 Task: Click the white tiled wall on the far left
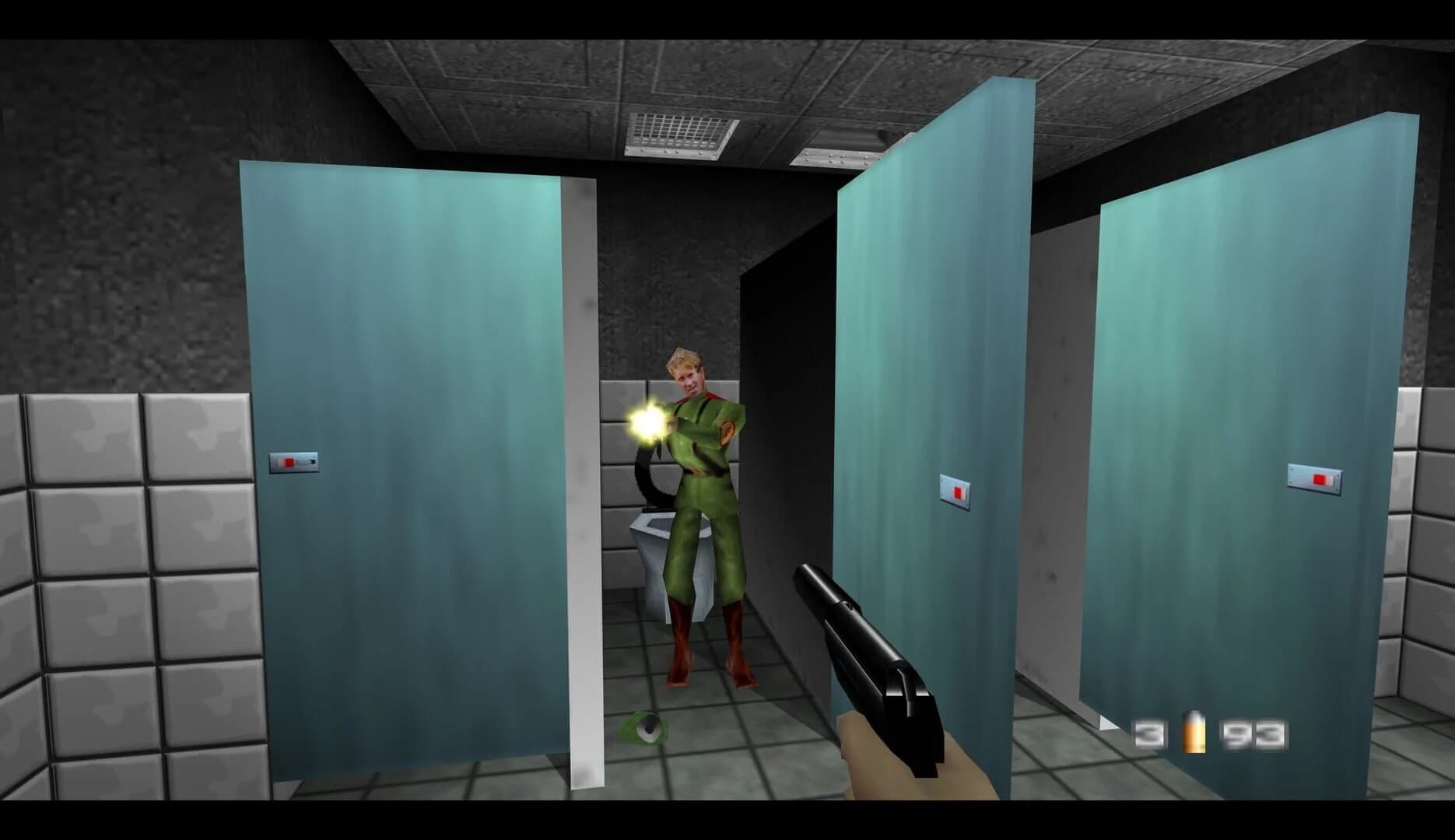(x=101, y=583)
